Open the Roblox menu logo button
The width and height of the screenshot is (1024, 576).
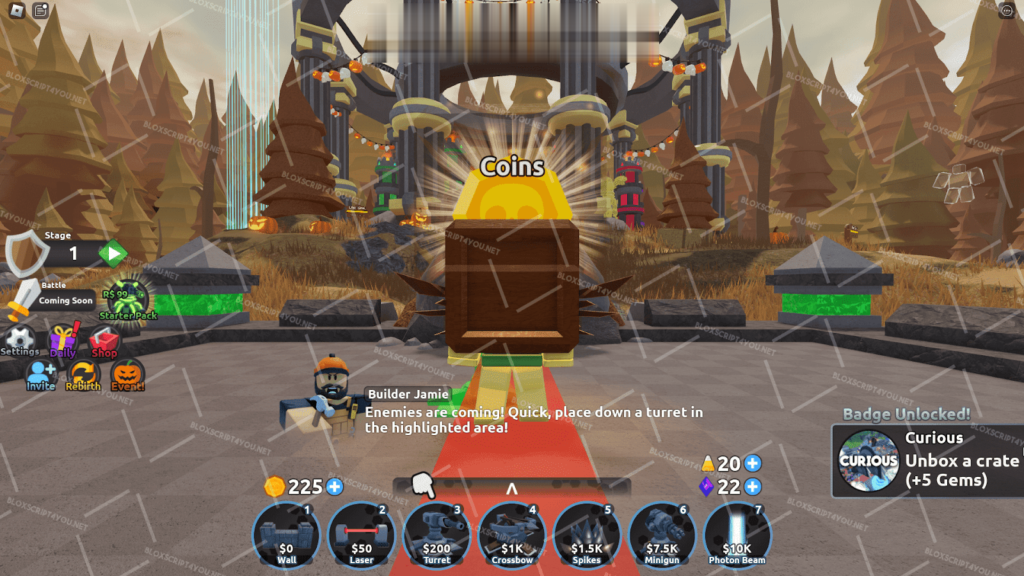tap(16, 11)
